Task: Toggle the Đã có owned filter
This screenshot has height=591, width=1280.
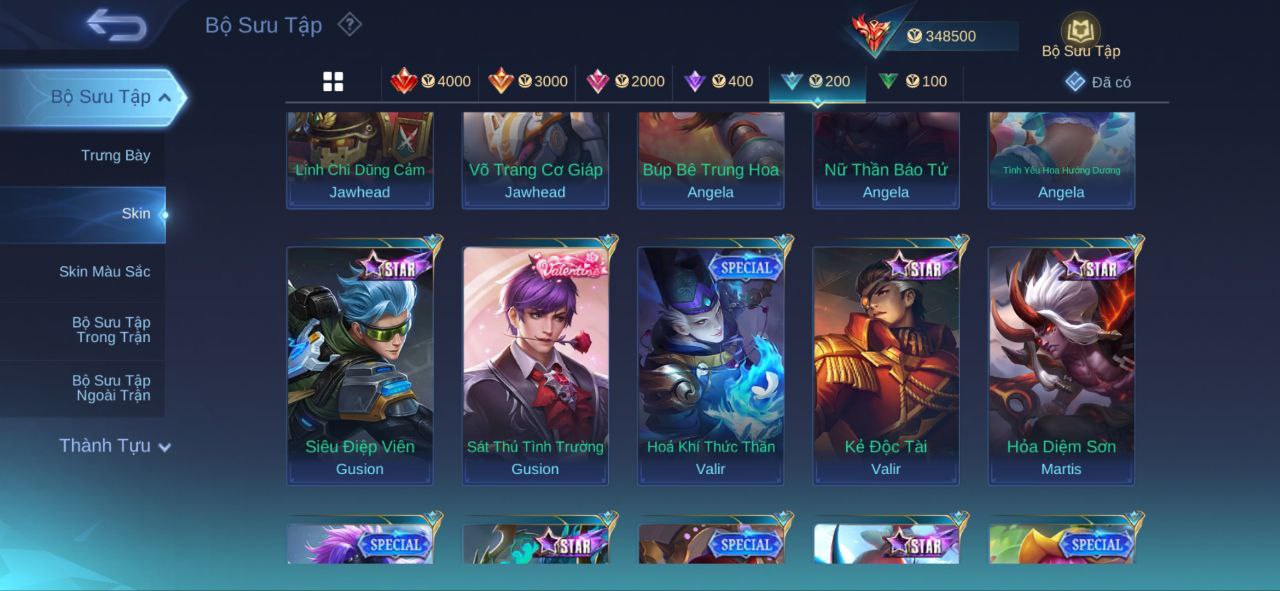Action: [x=1098, y=82]
